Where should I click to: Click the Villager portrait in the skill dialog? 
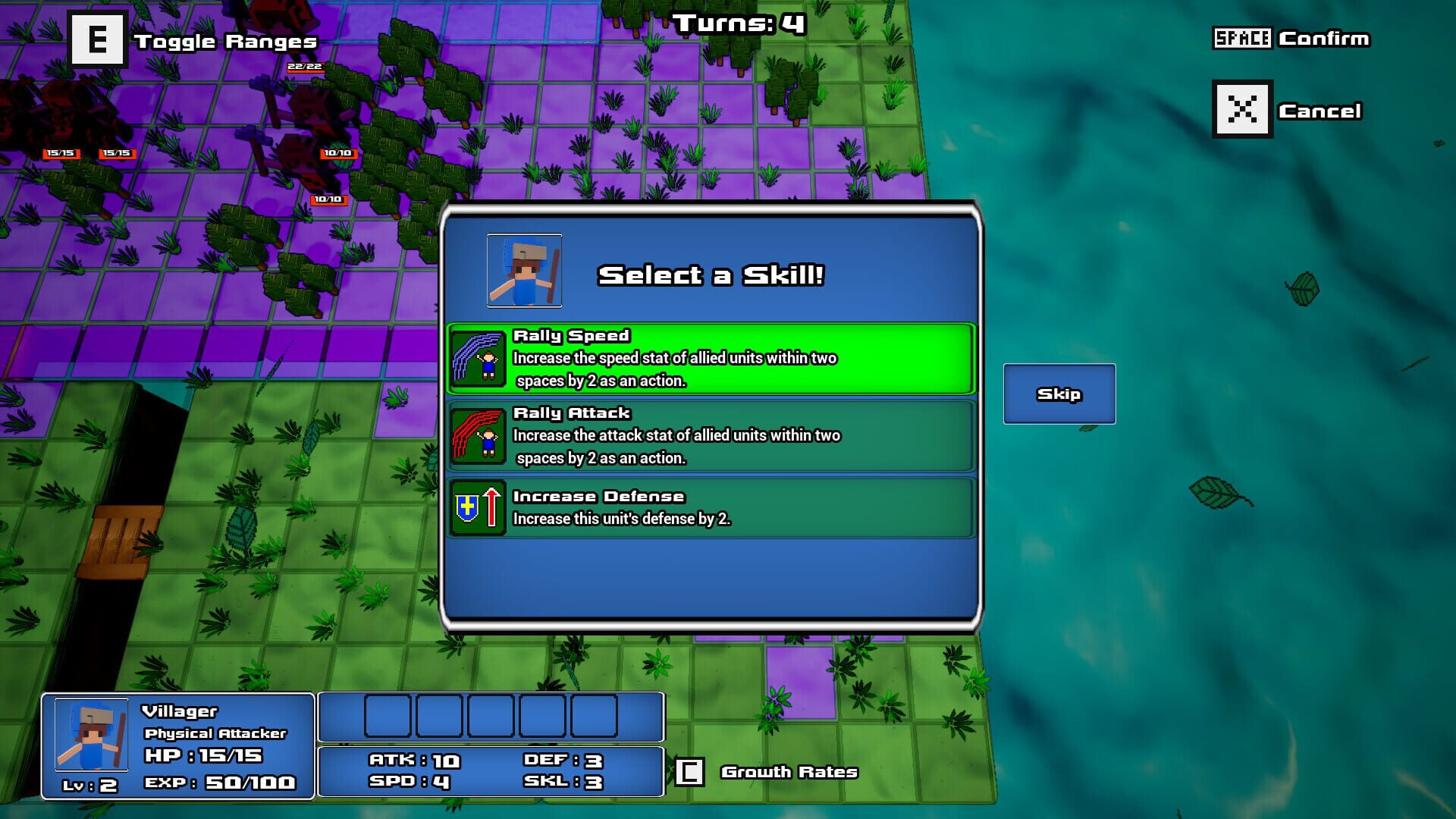[x=524, y=271]
